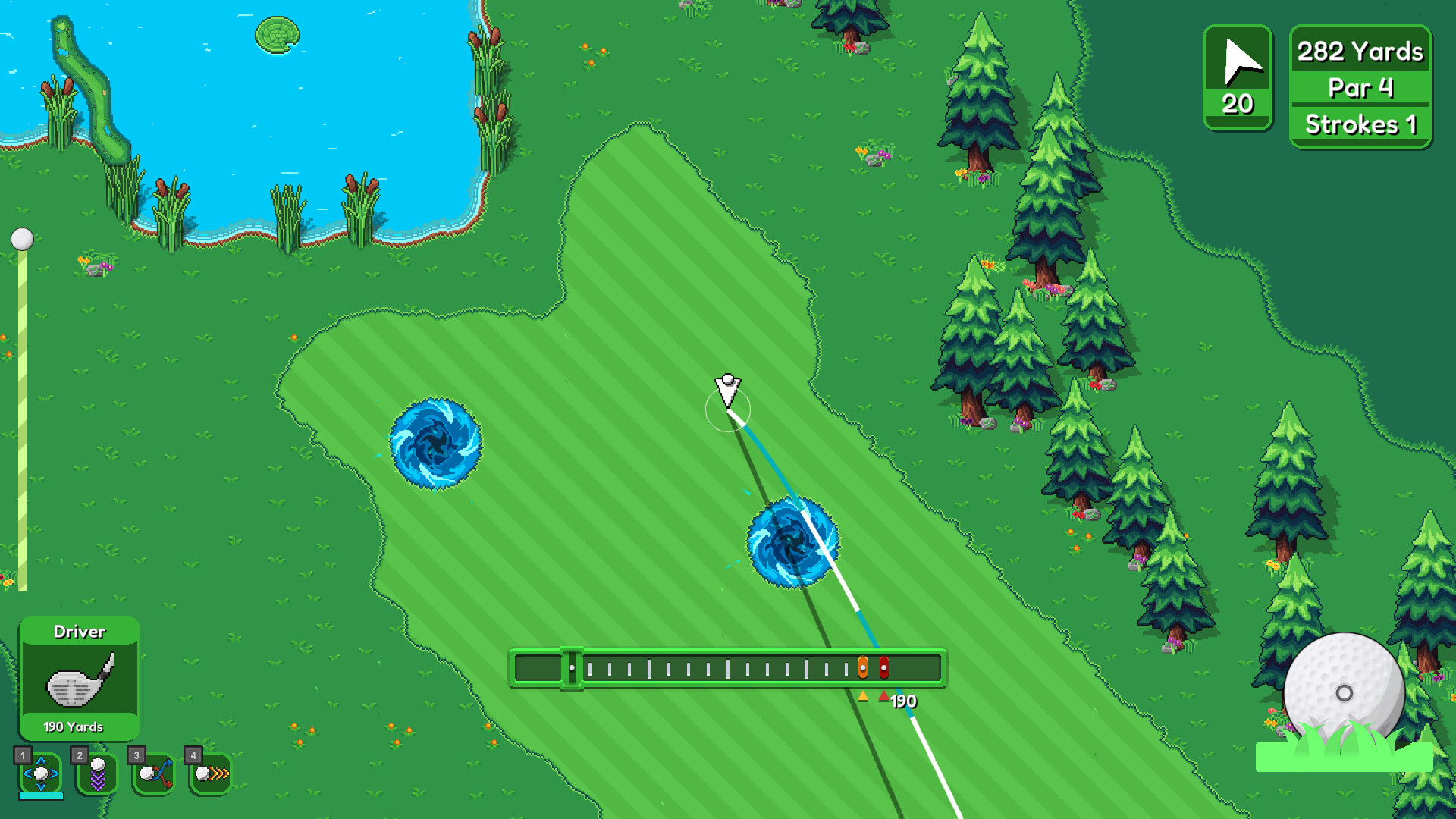1456x819 pixels.
Task: Click the red pin on the power meter
Action: click(884, 667)
